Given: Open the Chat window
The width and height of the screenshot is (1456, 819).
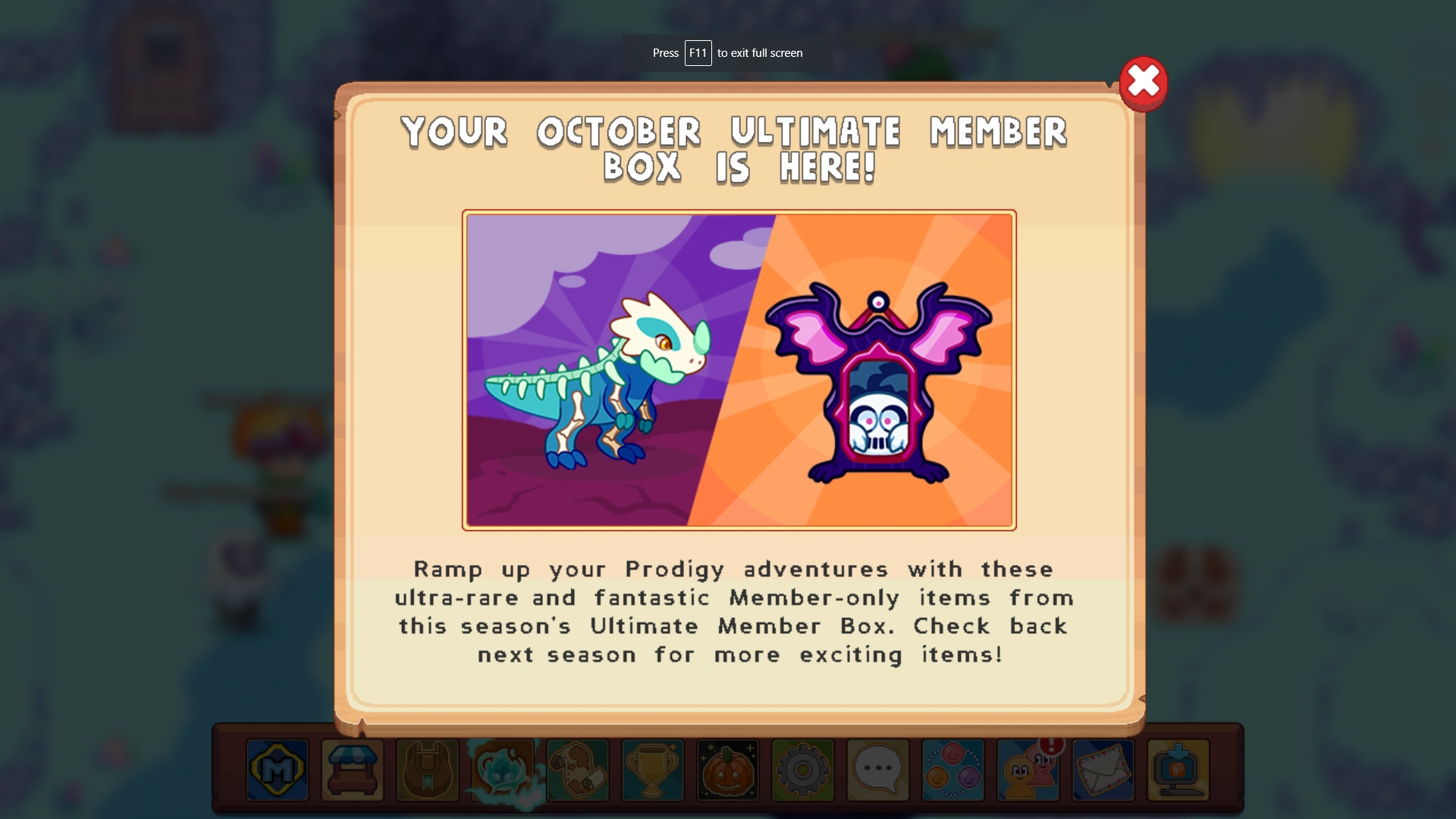Looking at the screenshot, I should (877, 770).
